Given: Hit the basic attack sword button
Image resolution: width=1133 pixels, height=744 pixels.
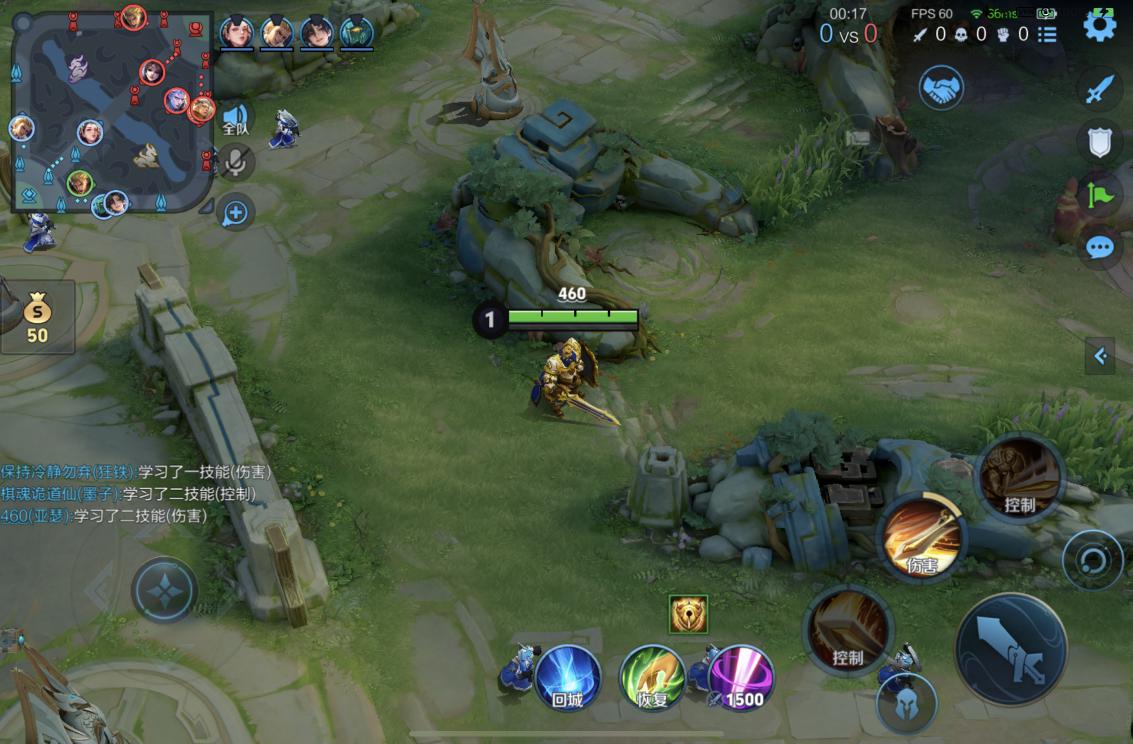Looking at the screenshot, I should point(1011,650).
